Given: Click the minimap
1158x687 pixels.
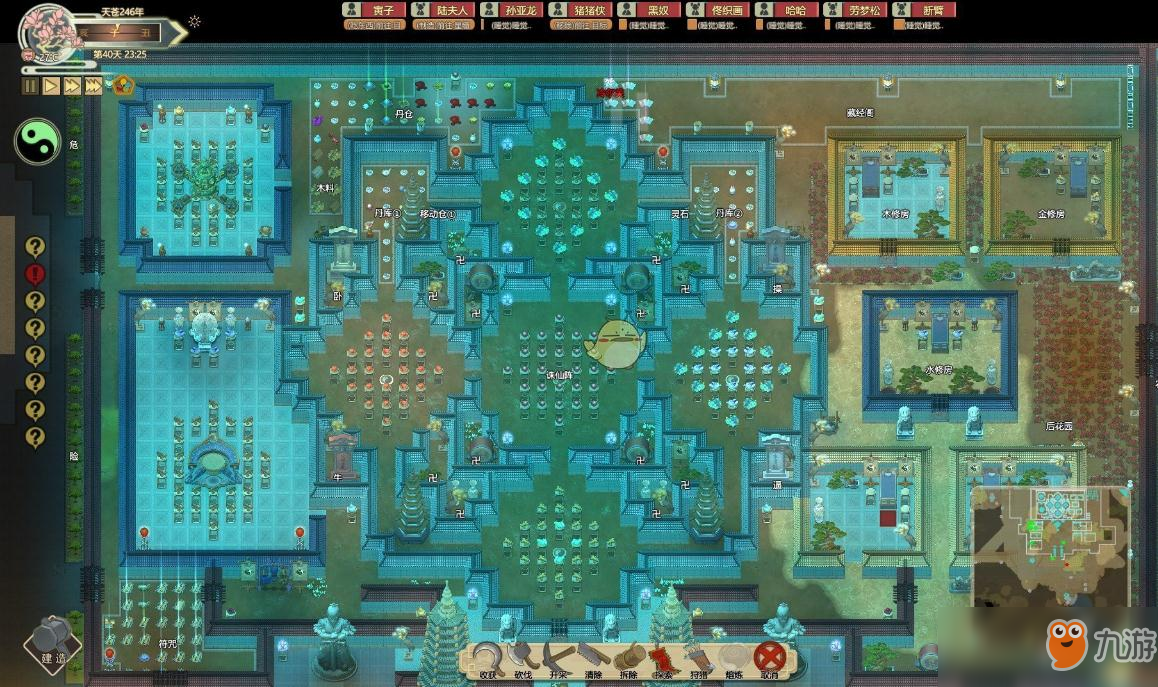Looking at the screenshot, I should [1049, 546].
